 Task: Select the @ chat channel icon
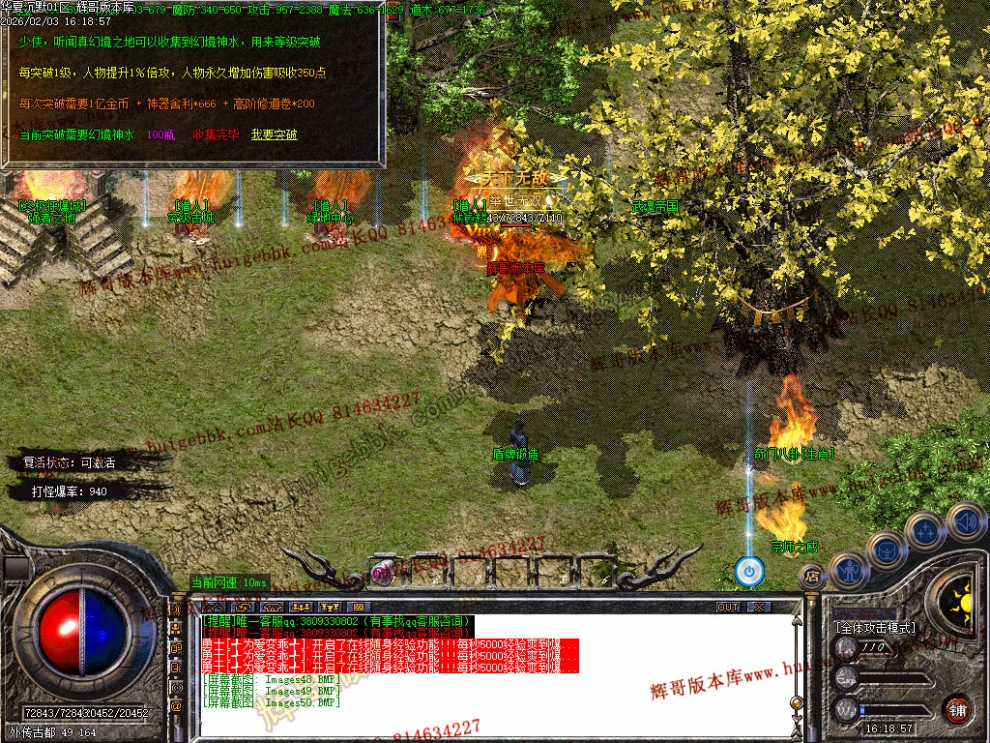tap(177, 706)
